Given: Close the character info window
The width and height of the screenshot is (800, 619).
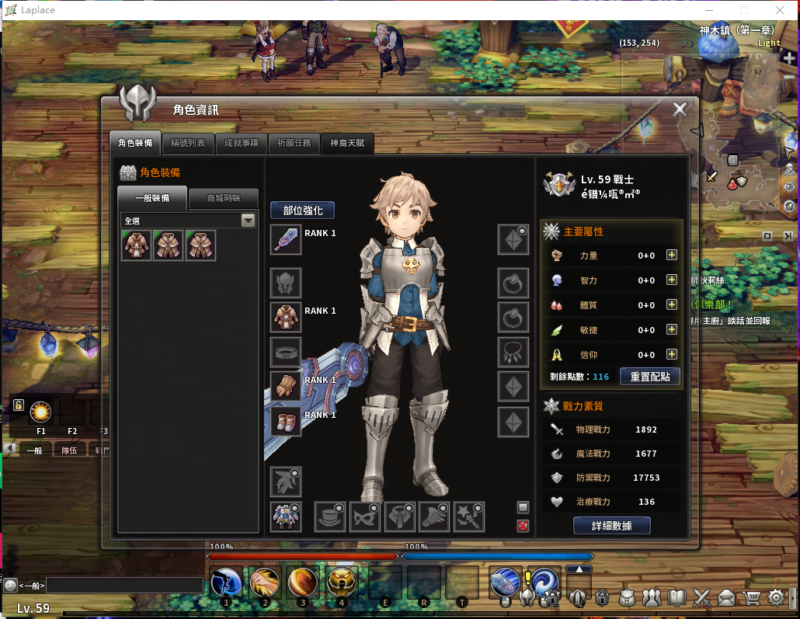Looking at the screenshot, I should 680,109.
